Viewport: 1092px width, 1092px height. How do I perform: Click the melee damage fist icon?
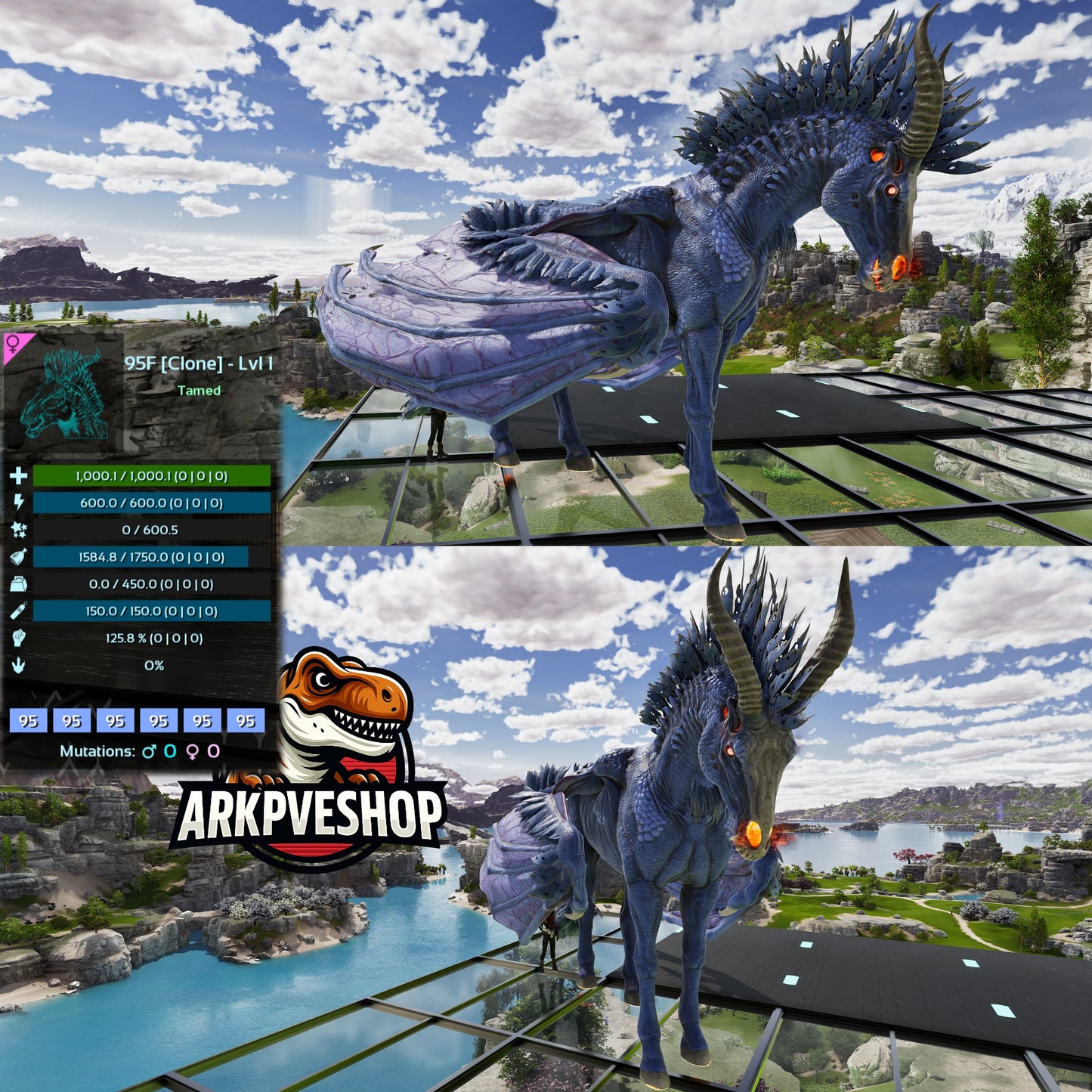coord(18,639)
